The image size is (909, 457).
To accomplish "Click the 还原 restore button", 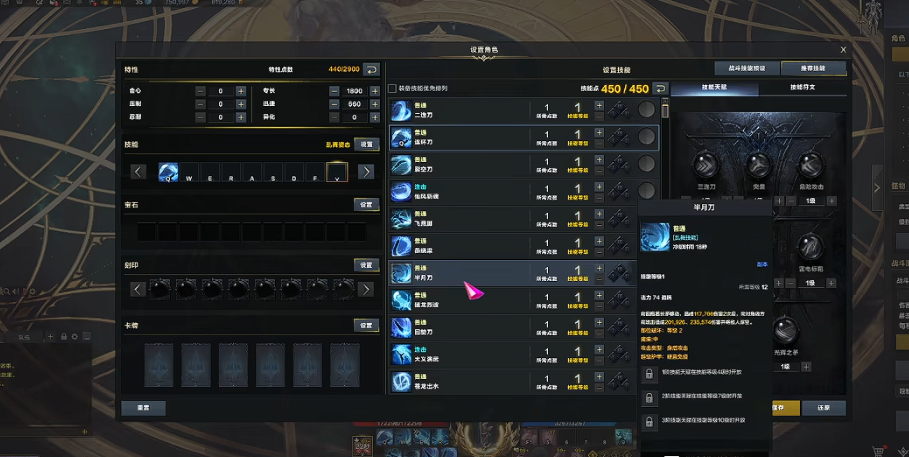I will 823,408.
